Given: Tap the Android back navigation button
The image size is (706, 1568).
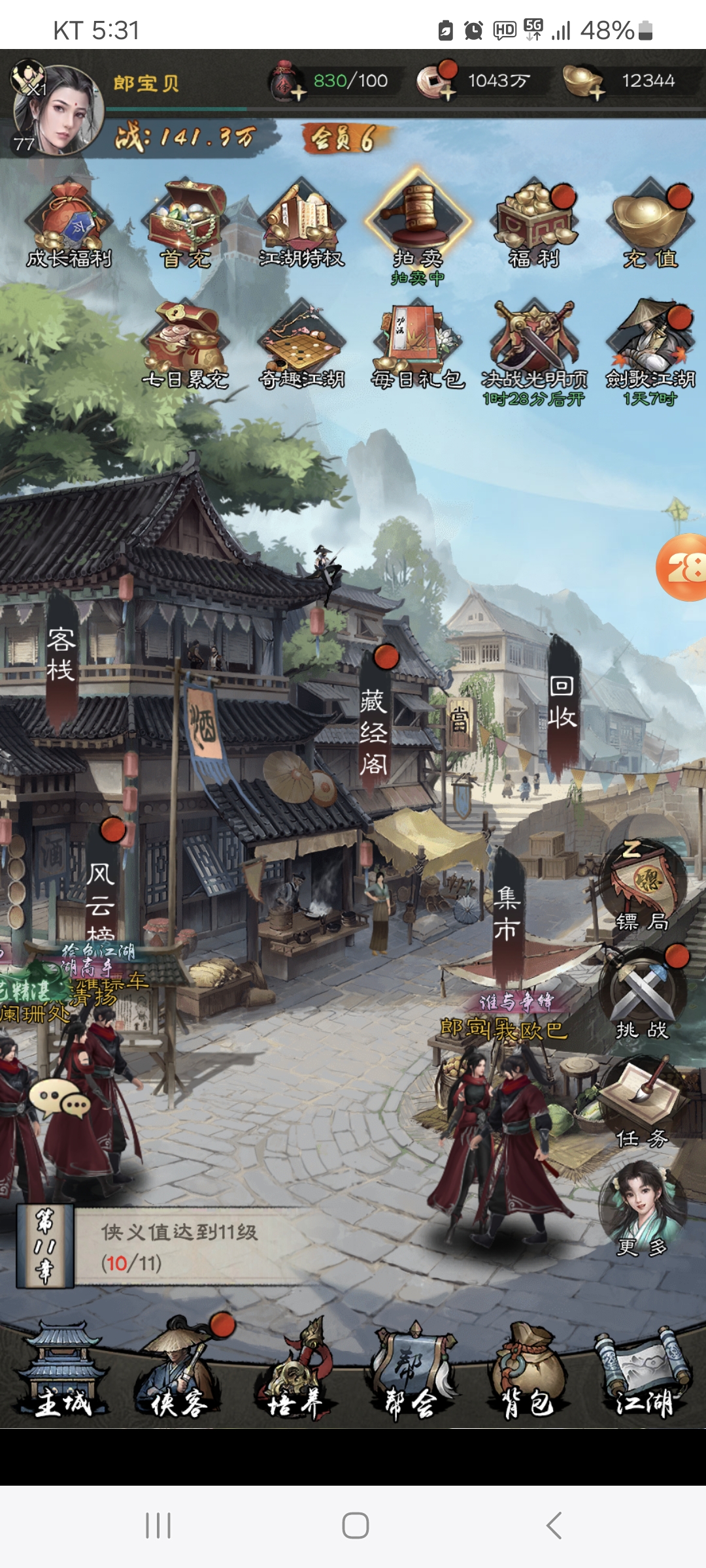Looking at the screenshot, I should coord(554,1526).
